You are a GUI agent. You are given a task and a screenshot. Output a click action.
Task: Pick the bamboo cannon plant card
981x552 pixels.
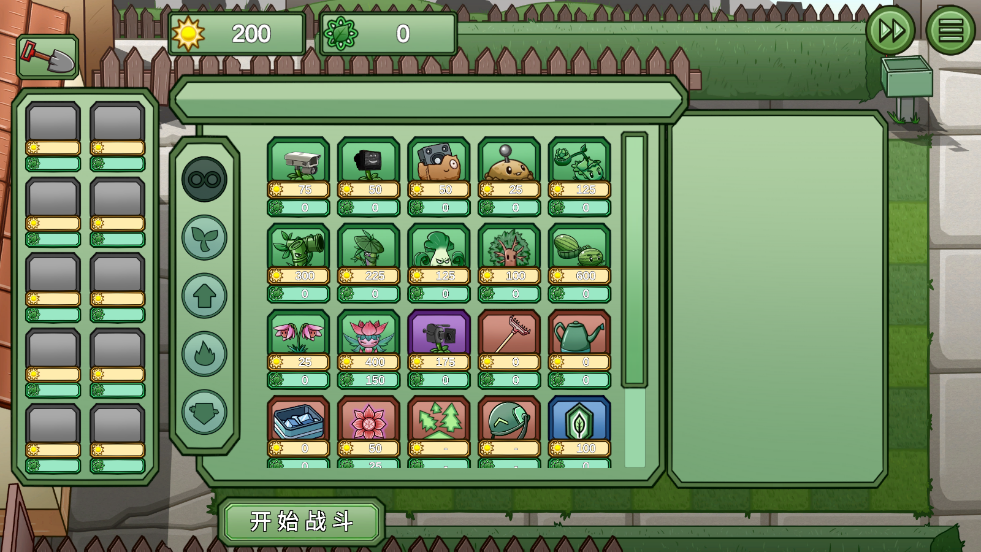click(298, 248)
